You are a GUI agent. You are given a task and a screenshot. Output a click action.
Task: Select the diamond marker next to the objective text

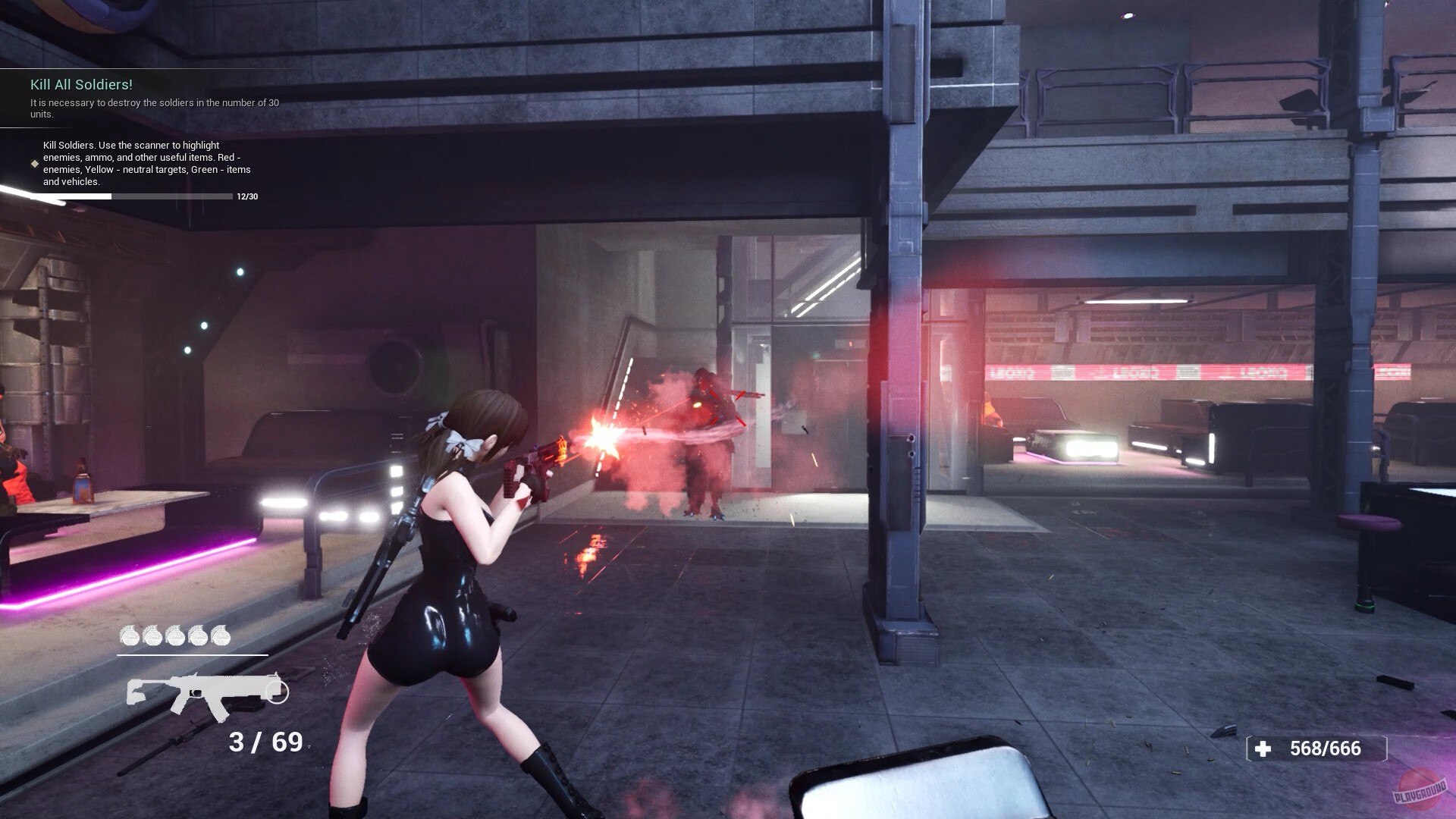point(33,162)
